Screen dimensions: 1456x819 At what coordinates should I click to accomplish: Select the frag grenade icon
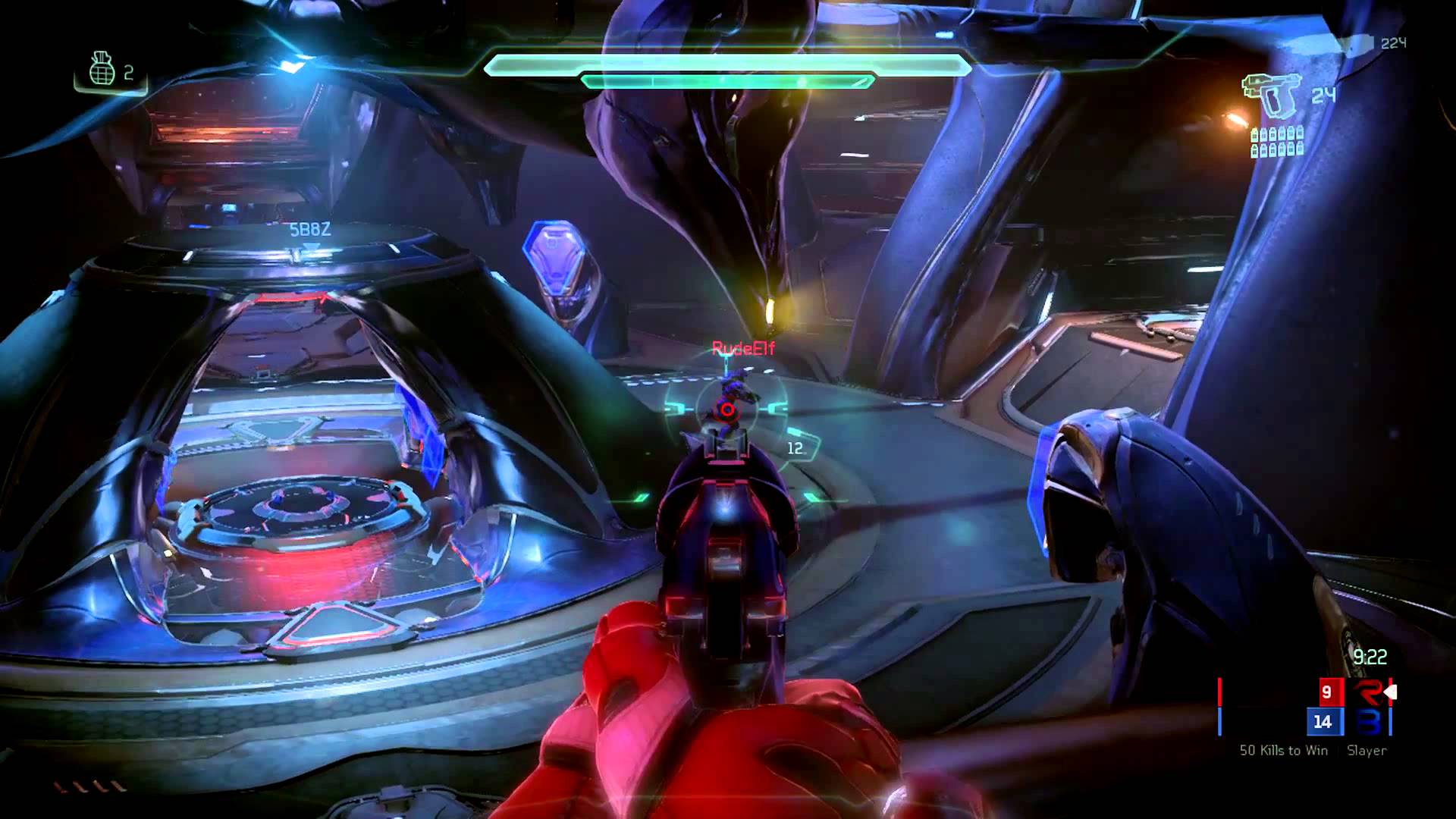pos(102,69)
